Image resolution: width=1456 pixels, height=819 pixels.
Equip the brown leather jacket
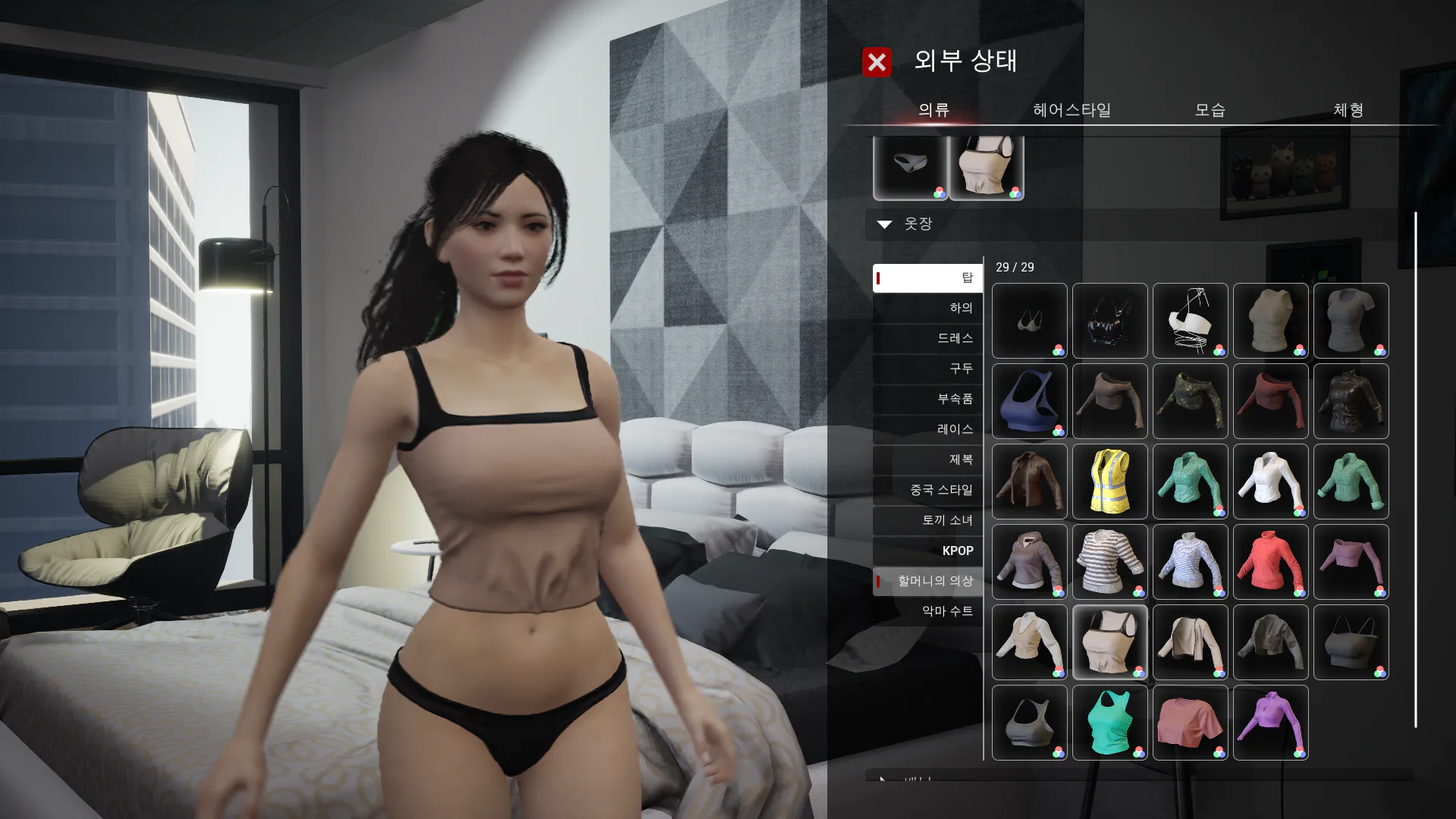tap(1029, 482)
